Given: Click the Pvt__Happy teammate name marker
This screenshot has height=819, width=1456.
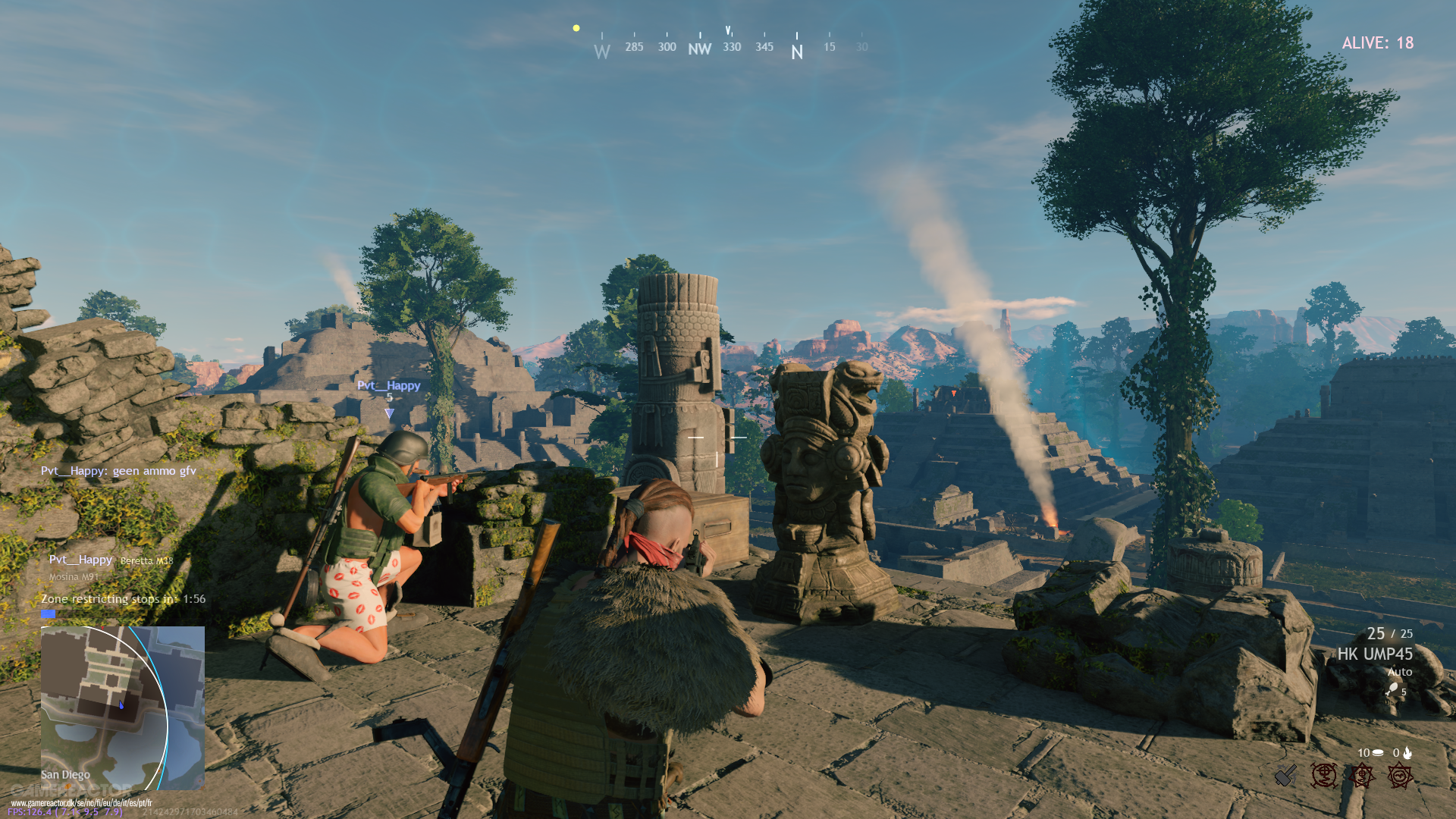Looking at the screenshot, I should [388, 385].
